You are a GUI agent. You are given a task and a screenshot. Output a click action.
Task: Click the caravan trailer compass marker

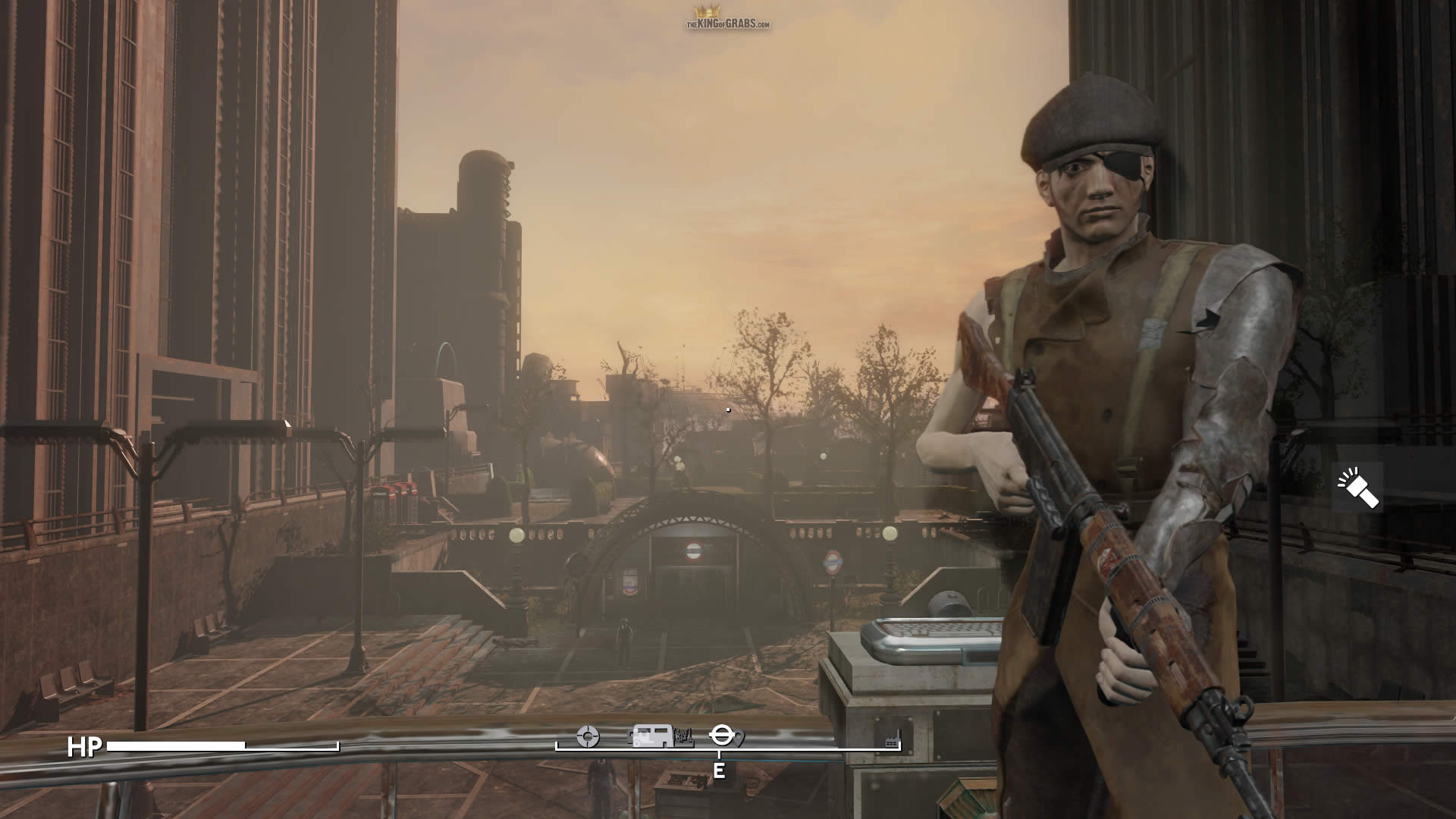(653, 736)
